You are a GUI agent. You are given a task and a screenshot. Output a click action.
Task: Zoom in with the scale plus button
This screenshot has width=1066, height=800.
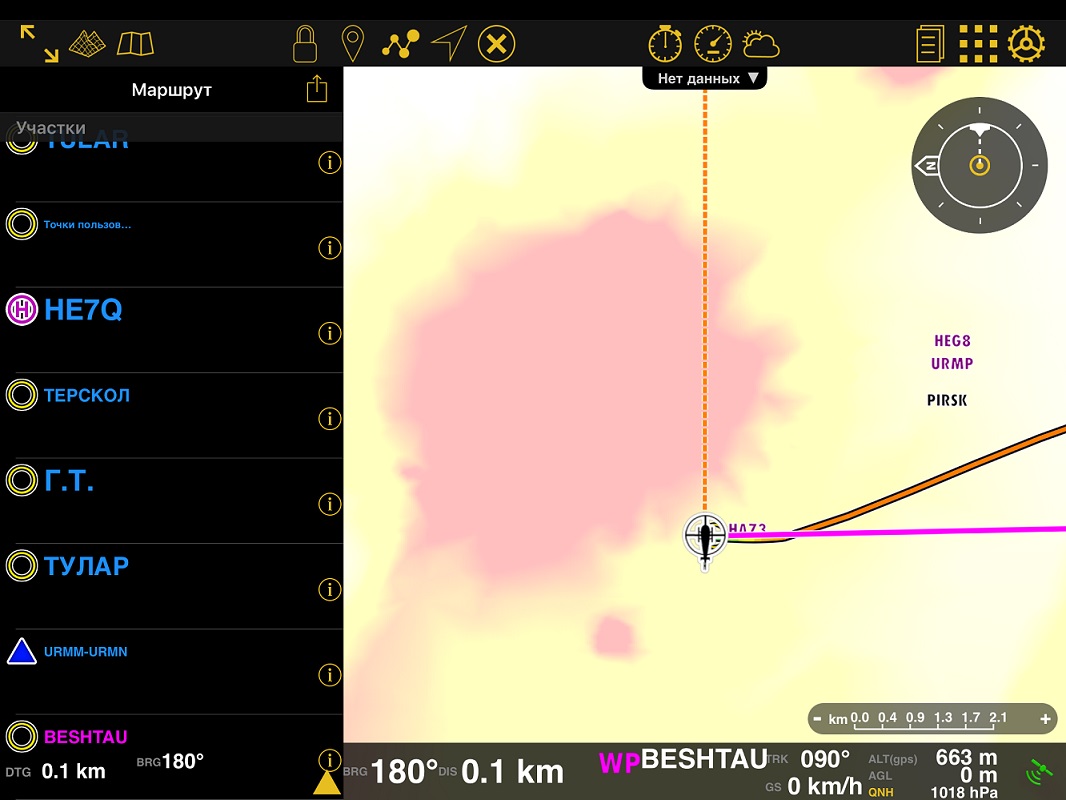(1046, 718)
